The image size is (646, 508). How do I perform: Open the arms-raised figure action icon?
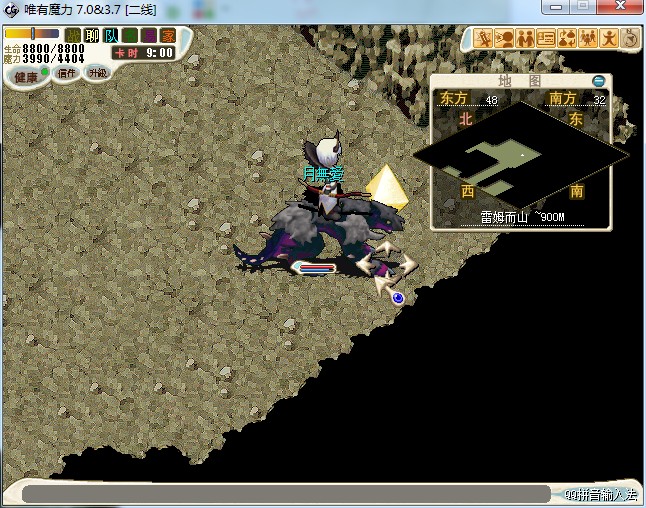tap(609, 39)
